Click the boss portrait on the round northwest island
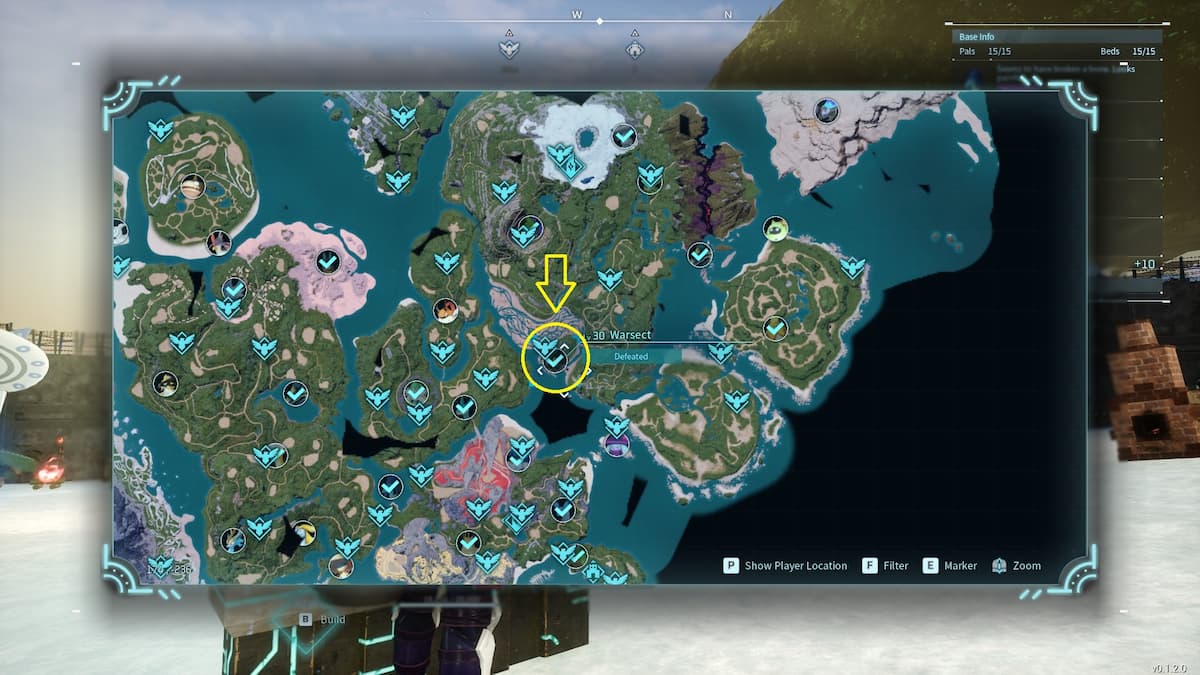1200x675 pixels. tap(192, 185)
